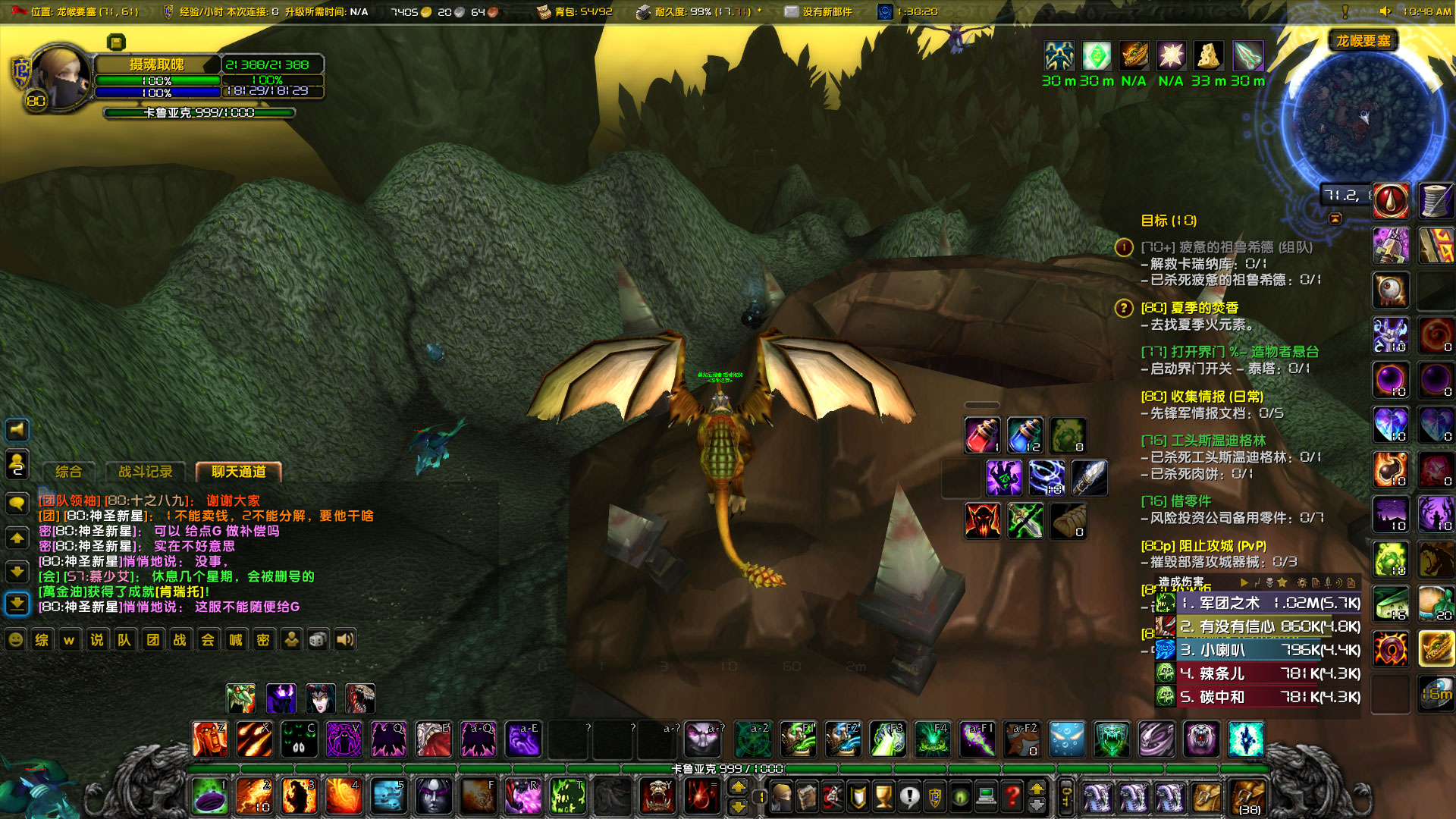This screenshot has width=1456, height=819.
Task: Open the damage meter settings gear icon
Action: (1302, 582)
